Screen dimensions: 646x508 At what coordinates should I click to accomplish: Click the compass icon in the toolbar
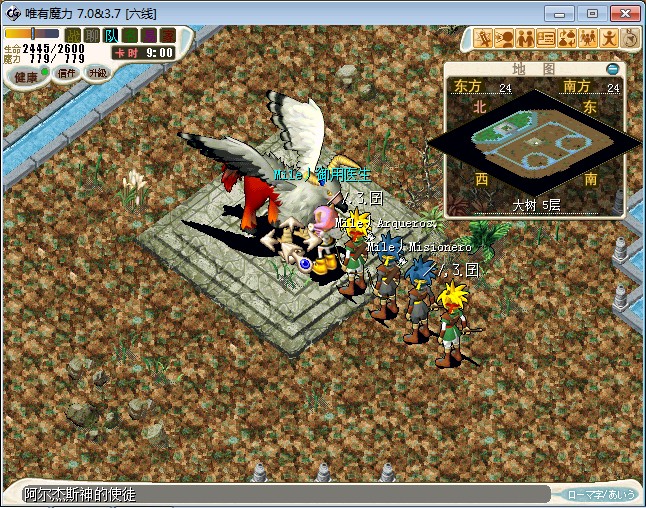[630, 38]
